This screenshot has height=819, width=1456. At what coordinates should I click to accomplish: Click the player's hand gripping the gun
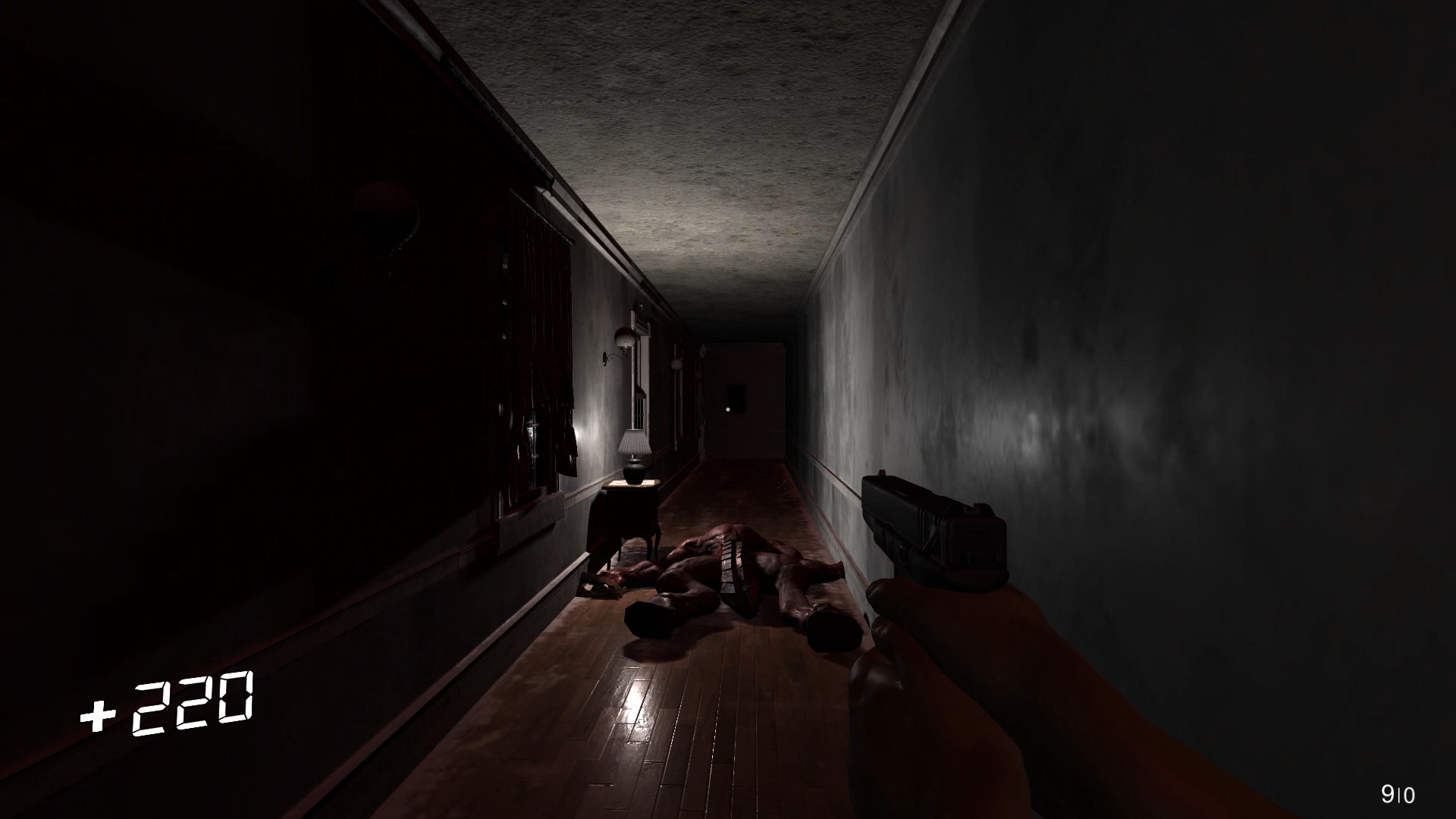coord(940,645)
